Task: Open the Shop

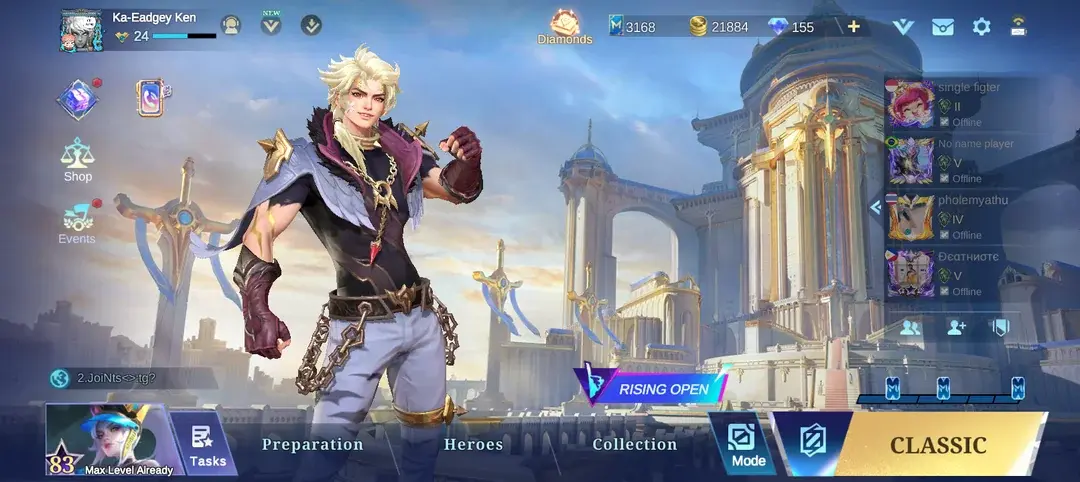Action: coord(78,160)
